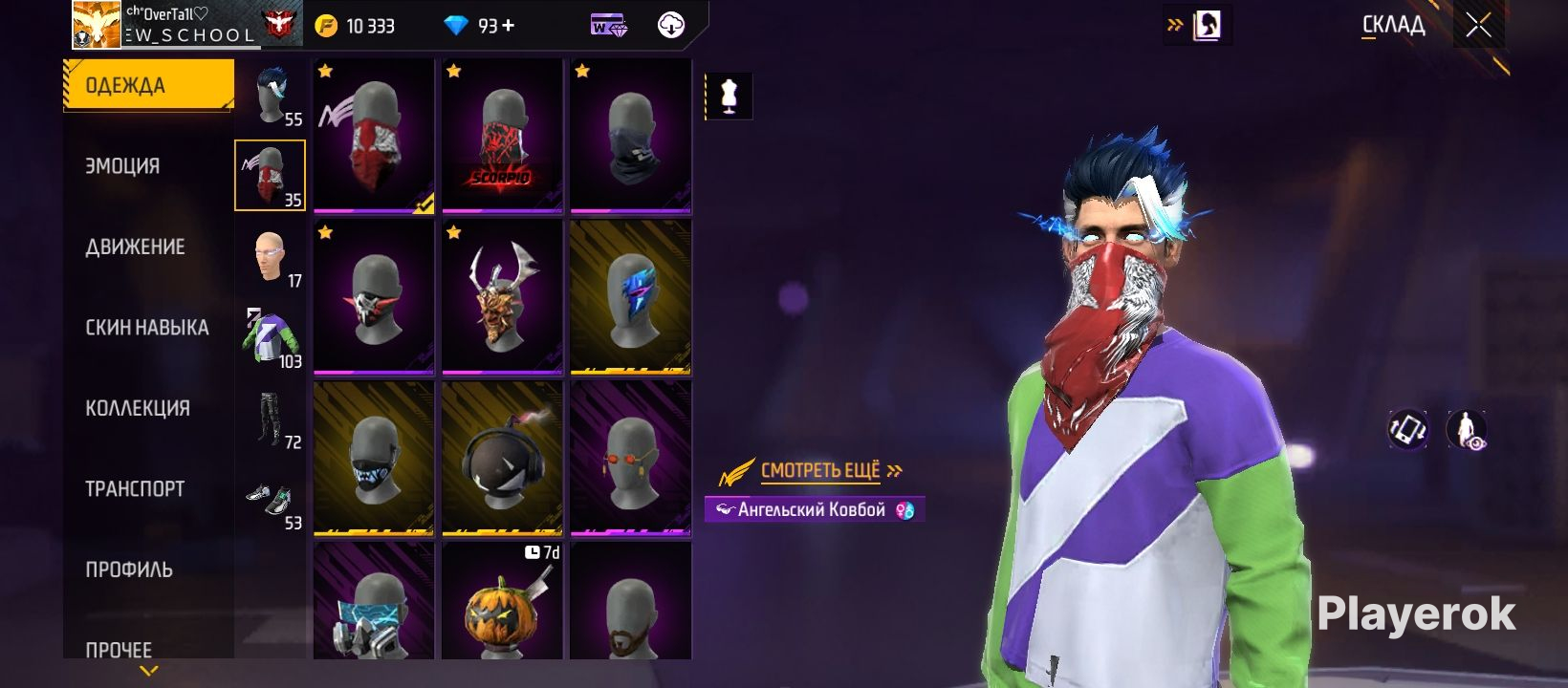The image size is (1568, 688).
Task: Show the pants subcategory with 72 items
Action: 271,419
